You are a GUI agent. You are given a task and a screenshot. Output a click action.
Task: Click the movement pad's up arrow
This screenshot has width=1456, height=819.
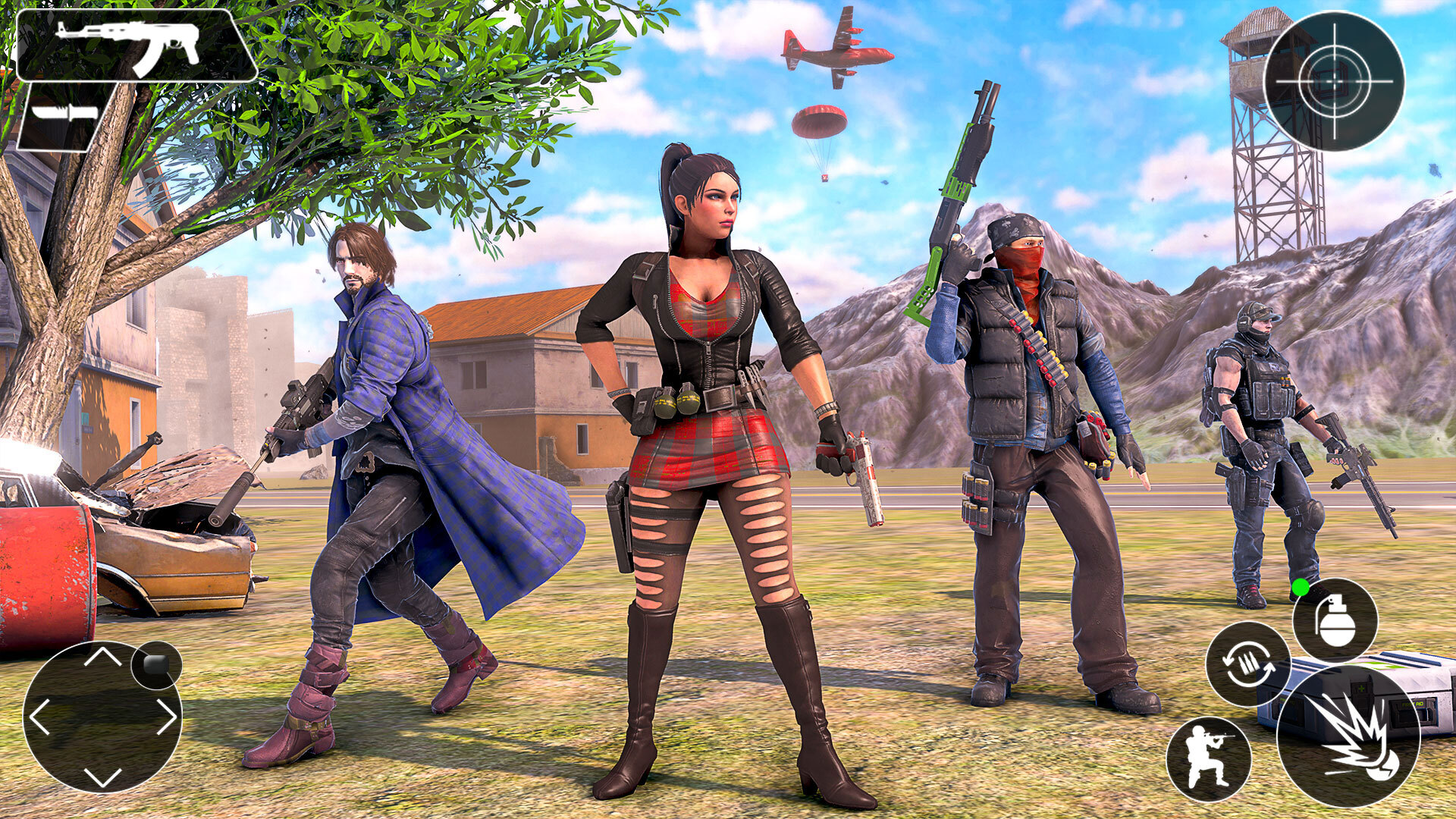point(102,657)
